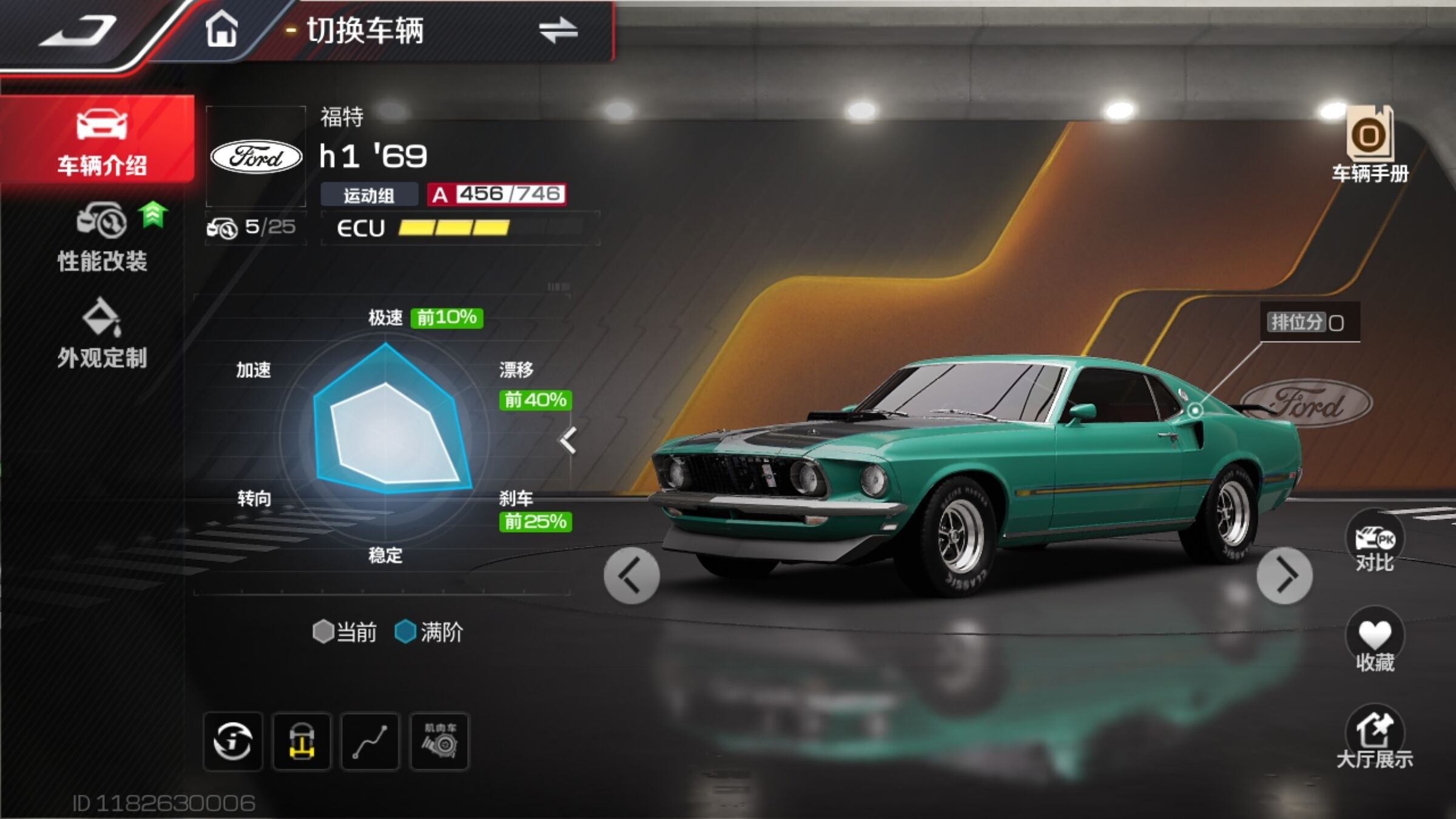The width and height of the screenshot is (1456, 819).
Task: Show the next car with the right arrow
Action: point(1284,576)
